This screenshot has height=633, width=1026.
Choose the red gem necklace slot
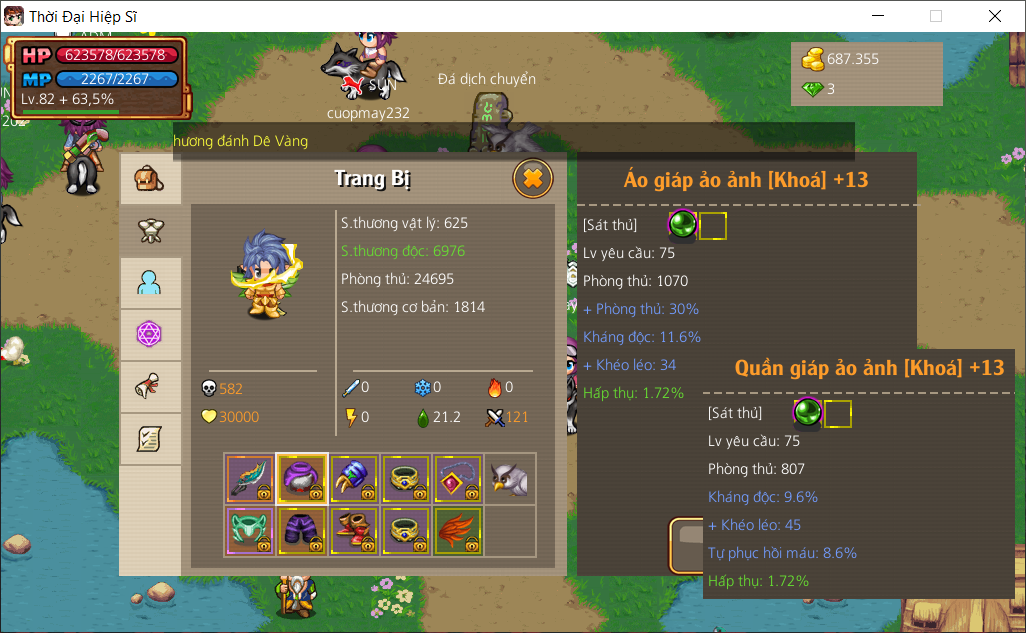[x=458, y=479]
